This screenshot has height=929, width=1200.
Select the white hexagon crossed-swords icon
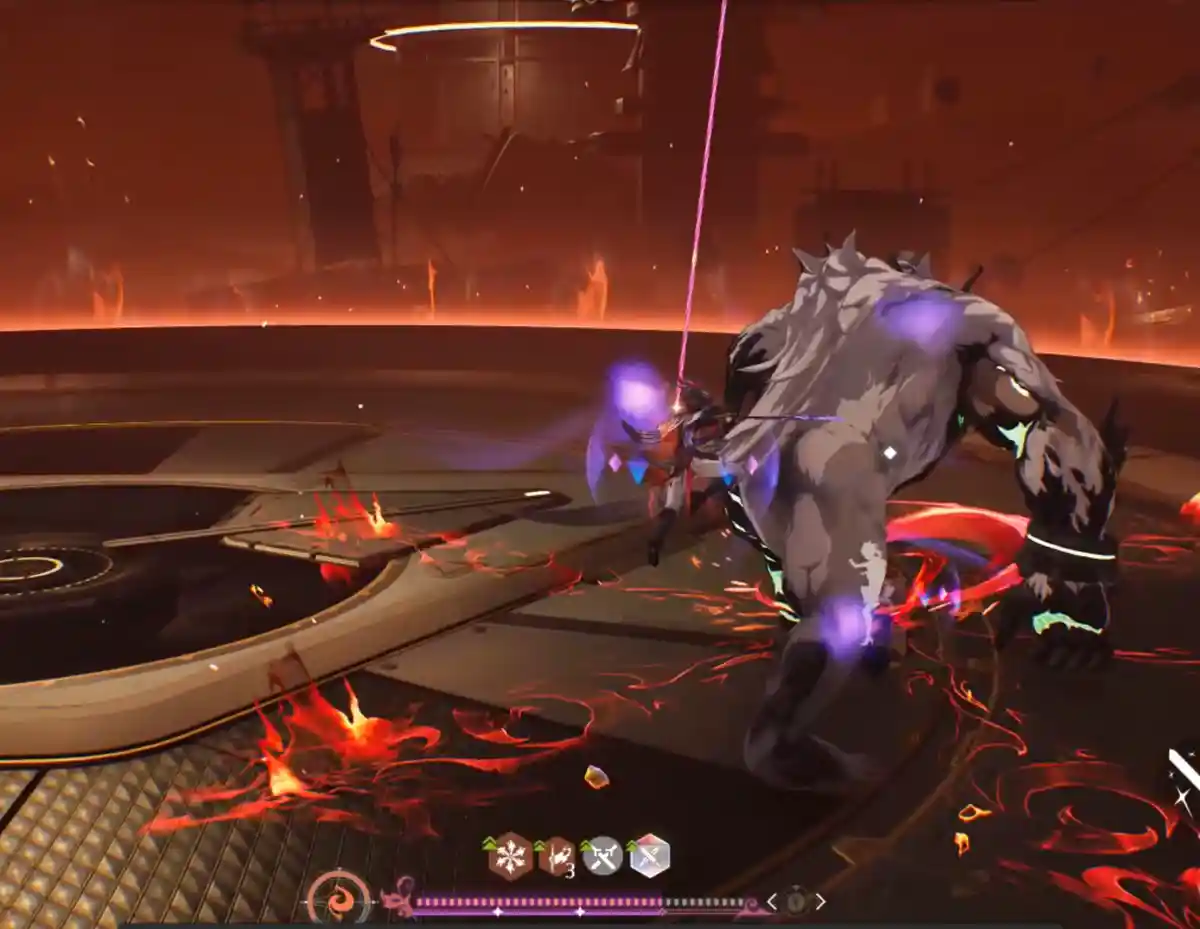(x=649, y=857)
